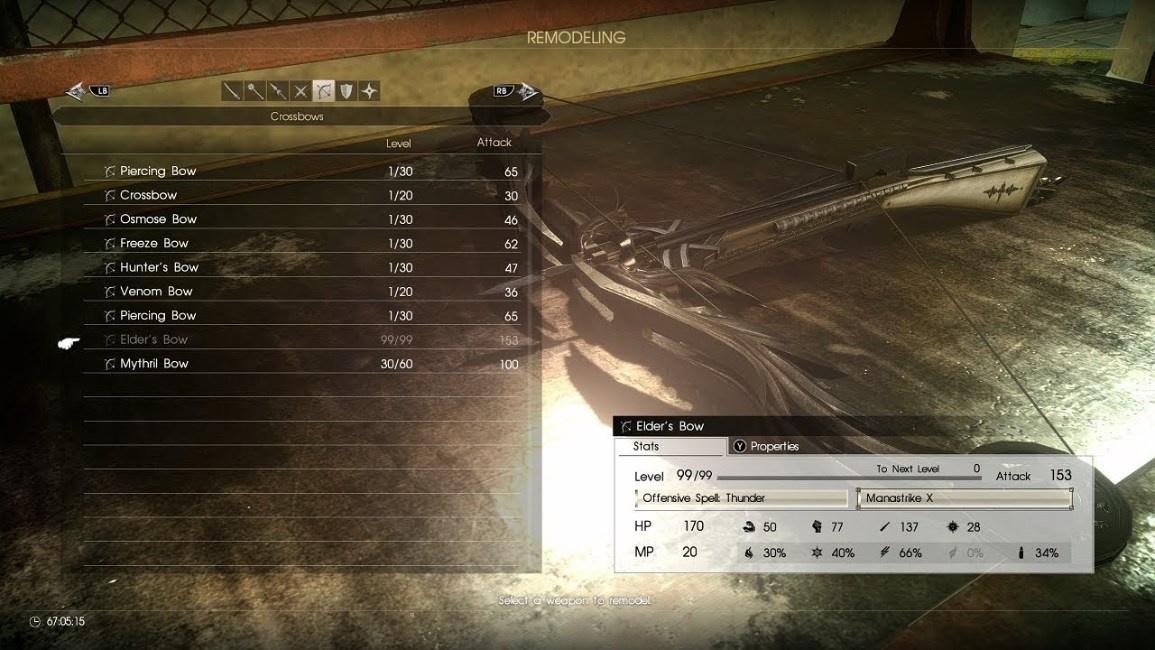
Task: Show the crossed daggers weapon category
Action: [x=300, y=91]
